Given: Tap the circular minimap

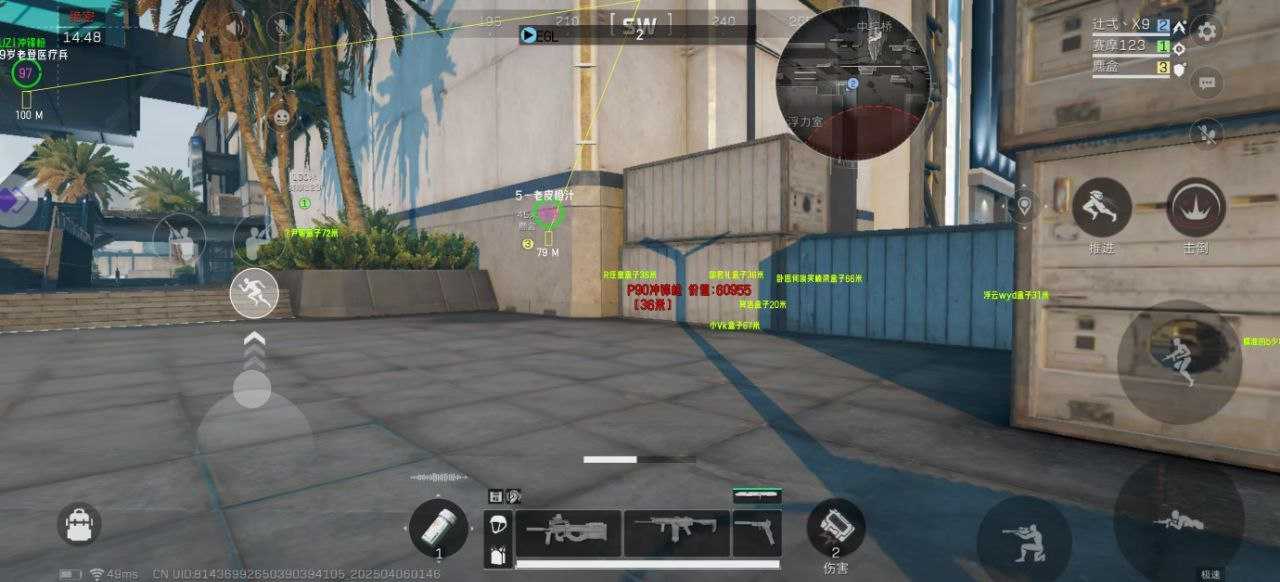Looking at the screenshot, I should [x=852, y=84].
